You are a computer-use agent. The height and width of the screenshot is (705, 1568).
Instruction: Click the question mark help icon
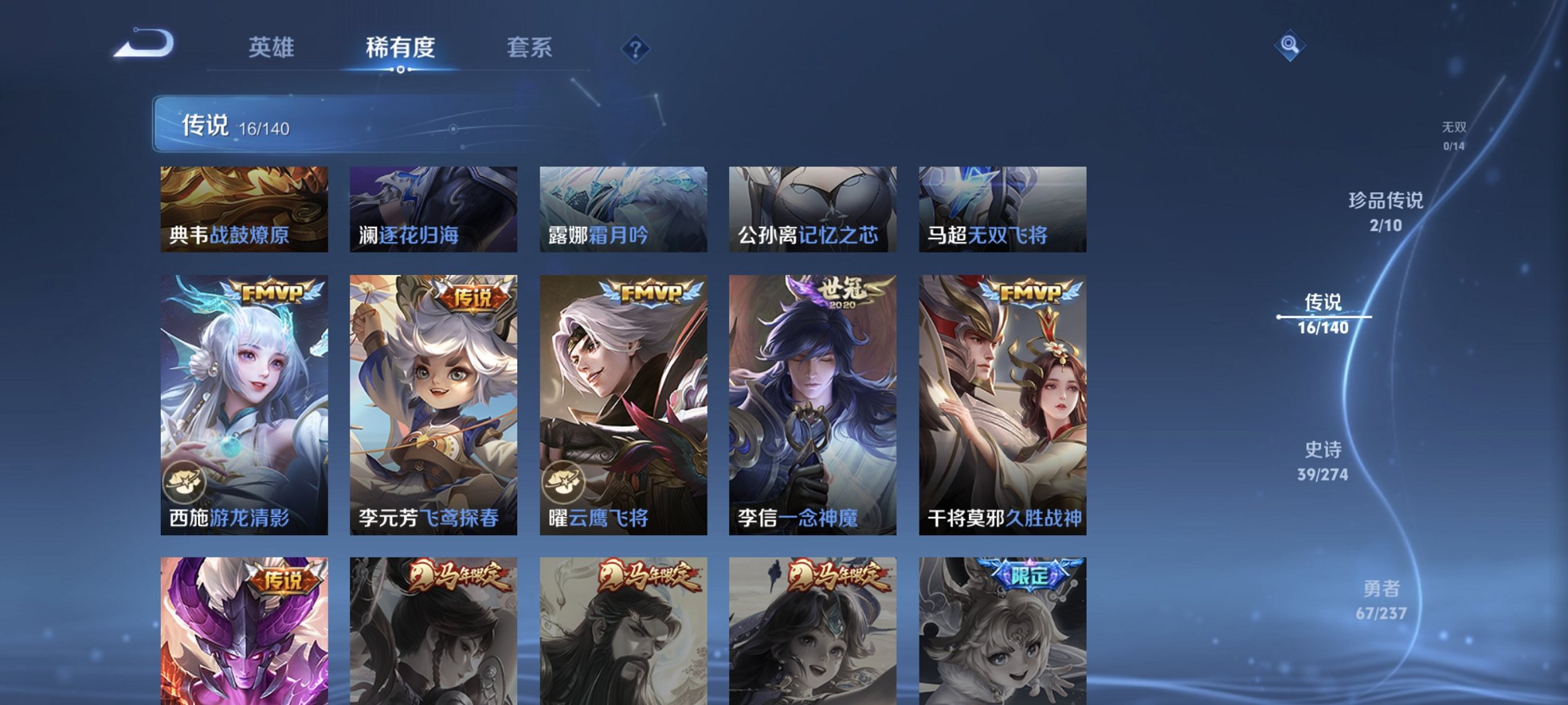tap(635, 48)
